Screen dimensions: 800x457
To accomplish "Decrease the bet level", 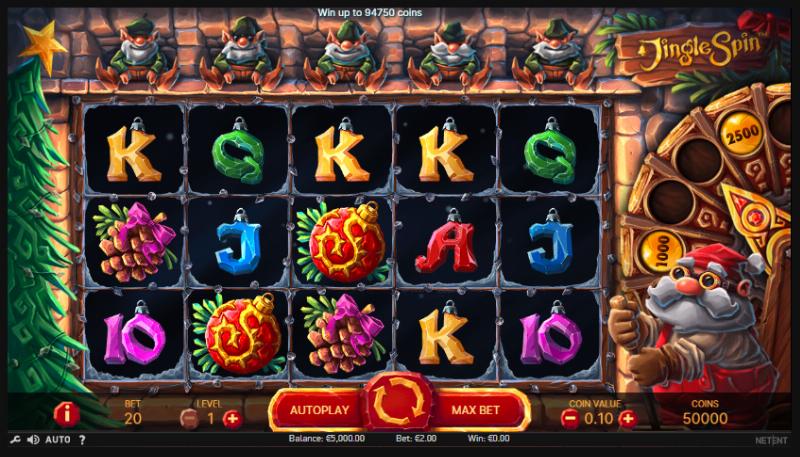I will point(188,418).
